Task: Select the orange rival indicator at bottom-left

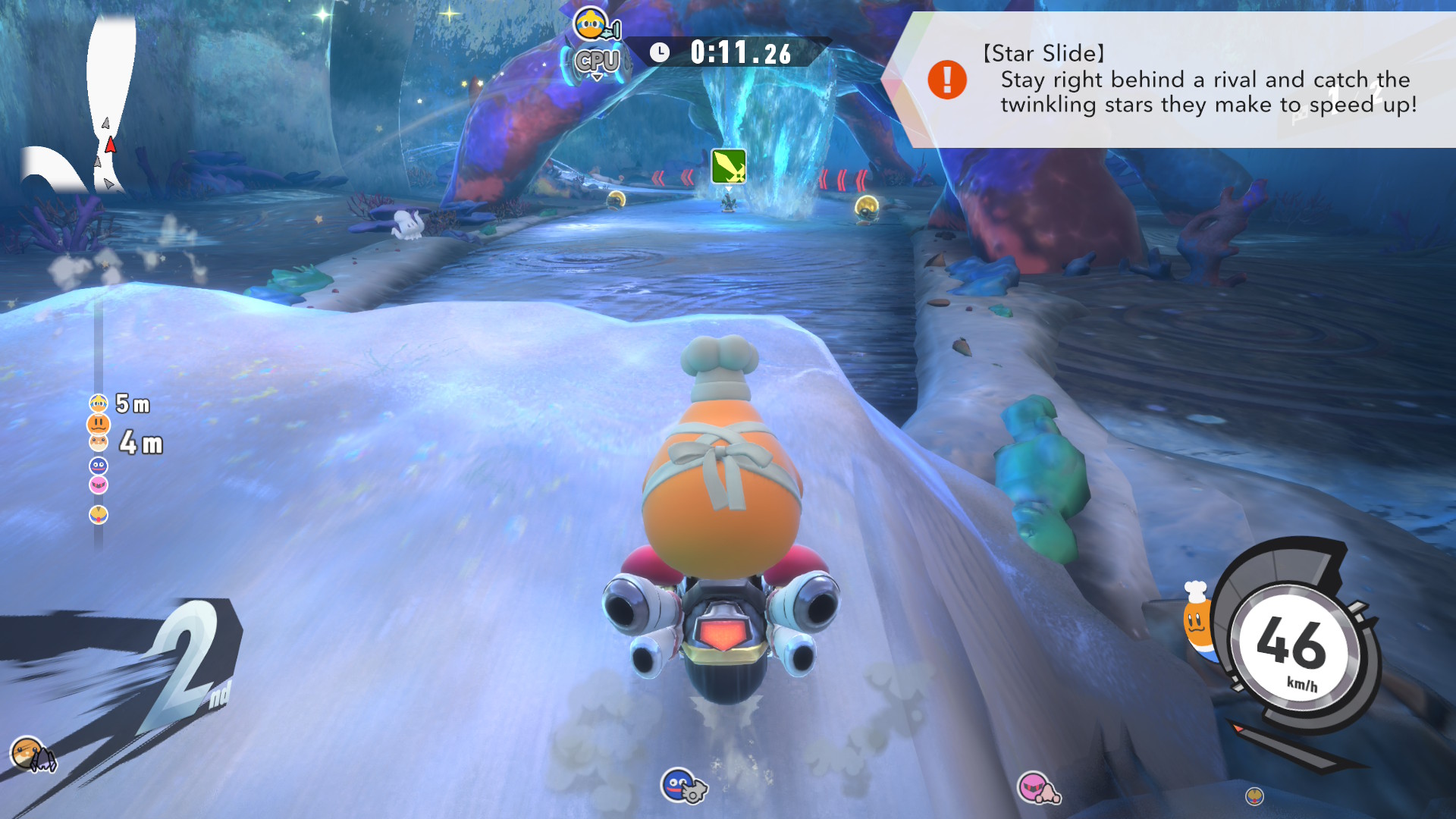Action: pyautogui.click(x=29, y=753)
